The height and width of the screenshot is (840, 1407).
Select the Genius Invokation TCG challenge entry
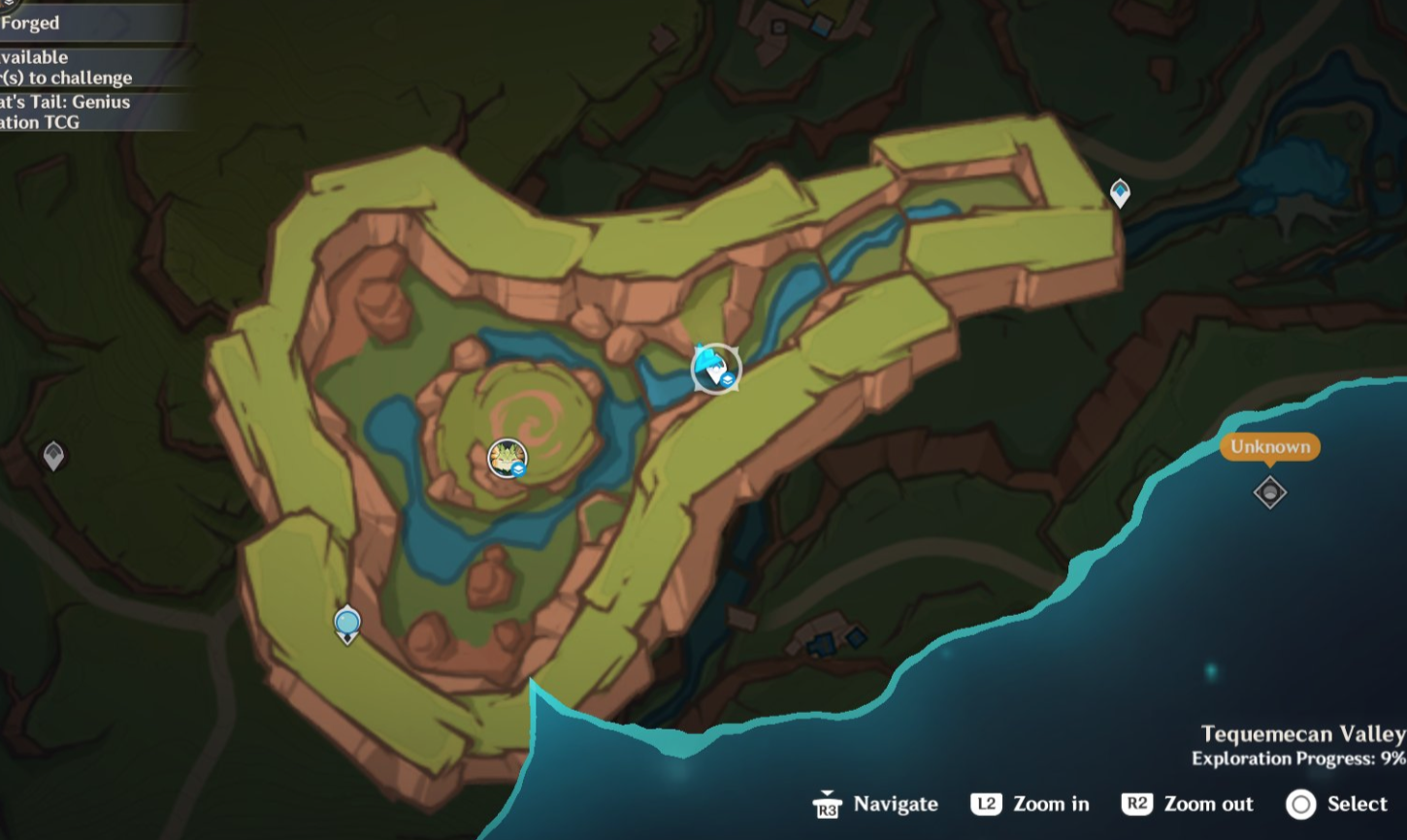pos(65,110)
